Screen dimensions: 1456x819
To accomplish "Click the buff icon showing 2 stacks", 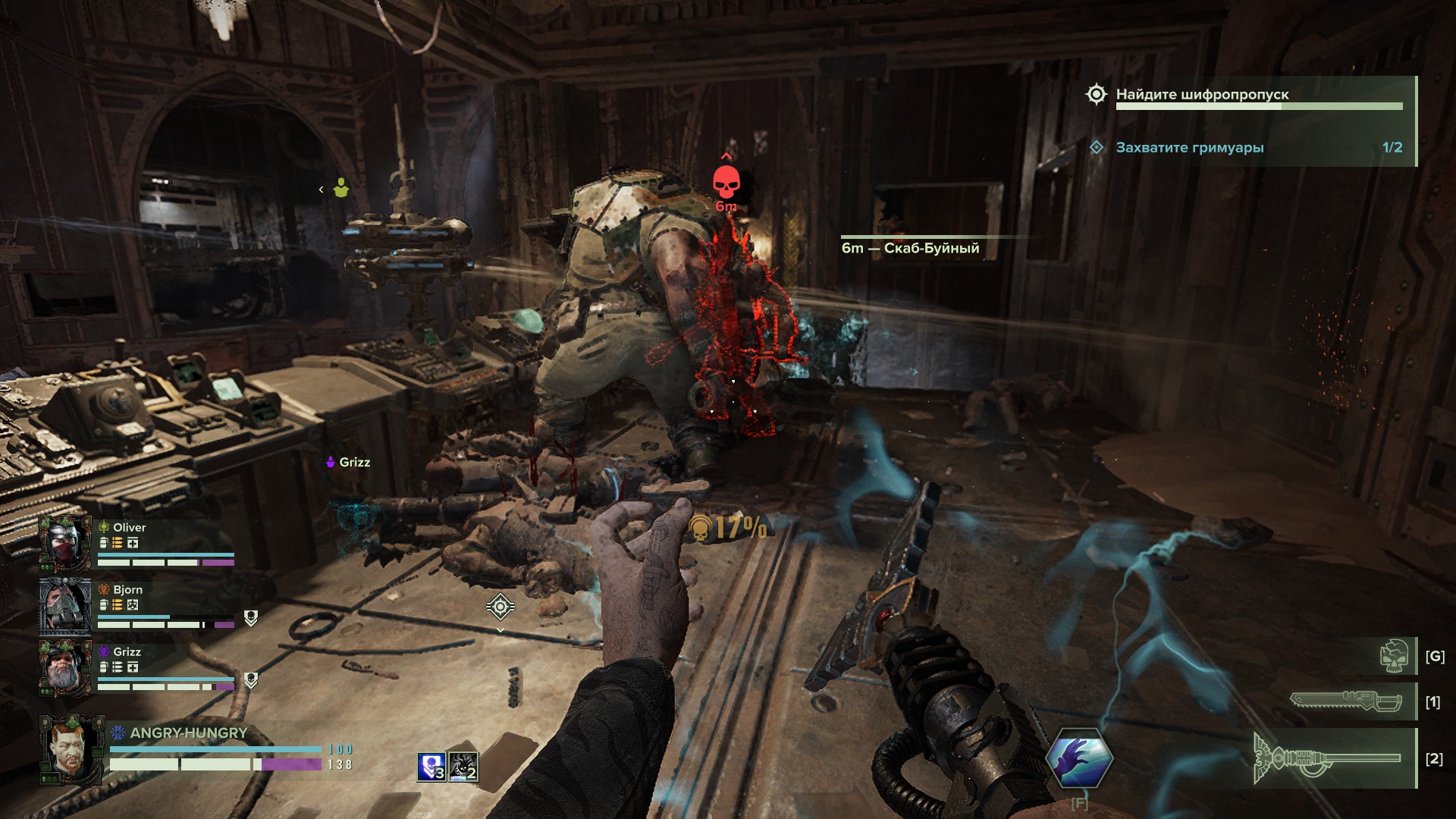I will [463, 767].
